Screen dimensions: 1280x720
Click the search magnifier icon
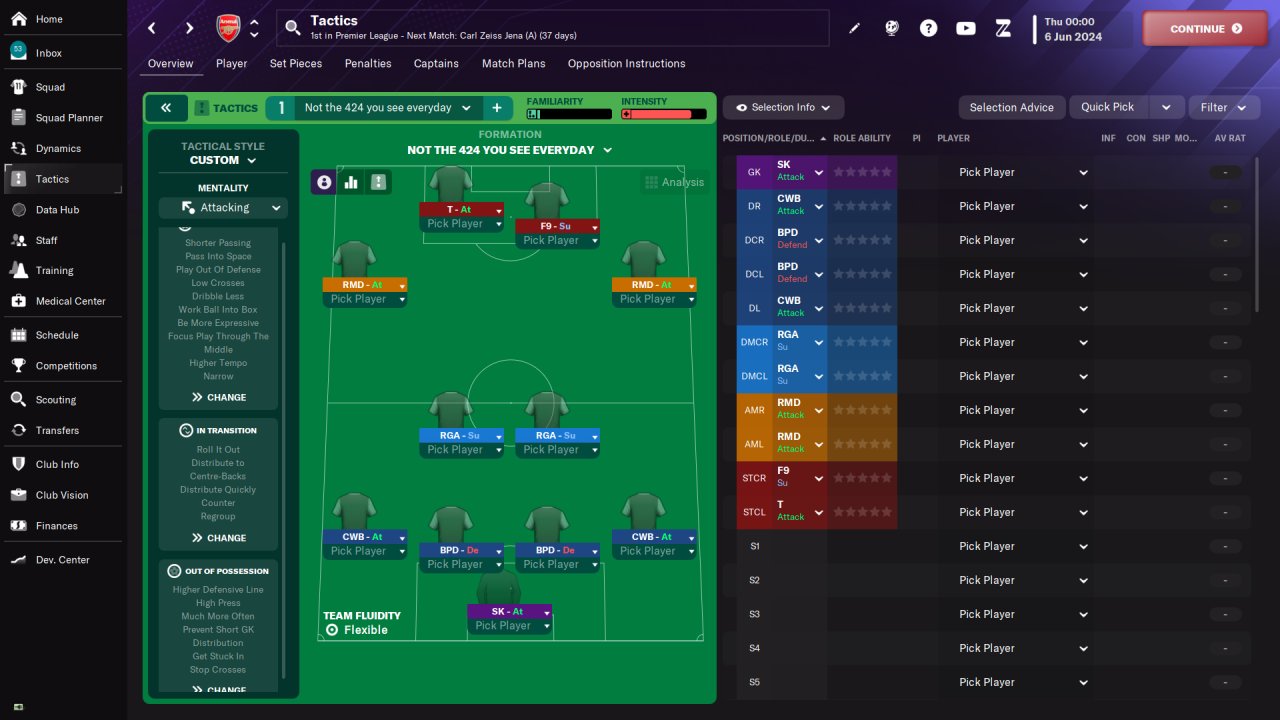tap(293, 28)
